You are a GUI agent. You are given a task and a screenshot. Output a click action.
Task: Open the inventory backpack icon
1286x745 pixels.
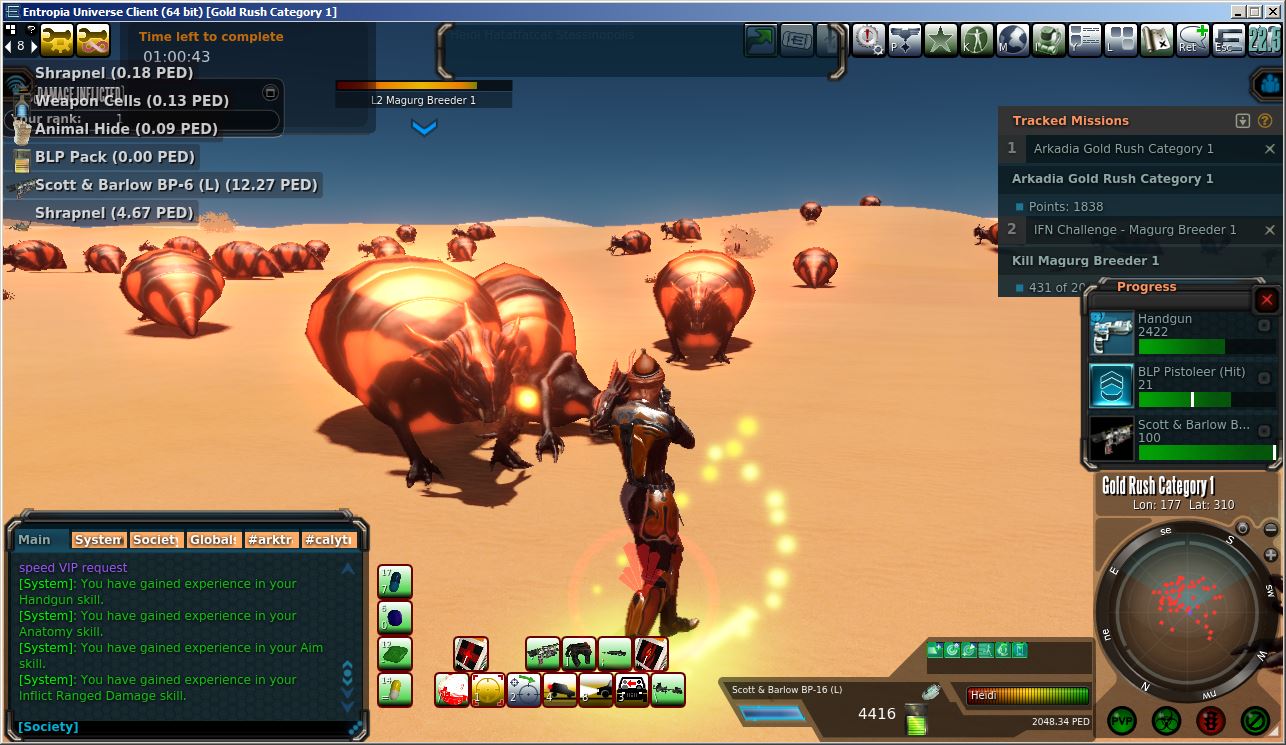1049,40
